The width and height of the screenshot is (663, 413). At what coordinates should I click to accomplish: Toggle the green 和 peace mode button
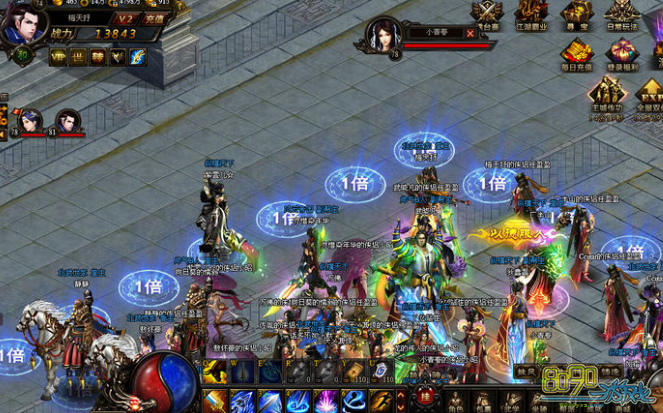point(20,56)
